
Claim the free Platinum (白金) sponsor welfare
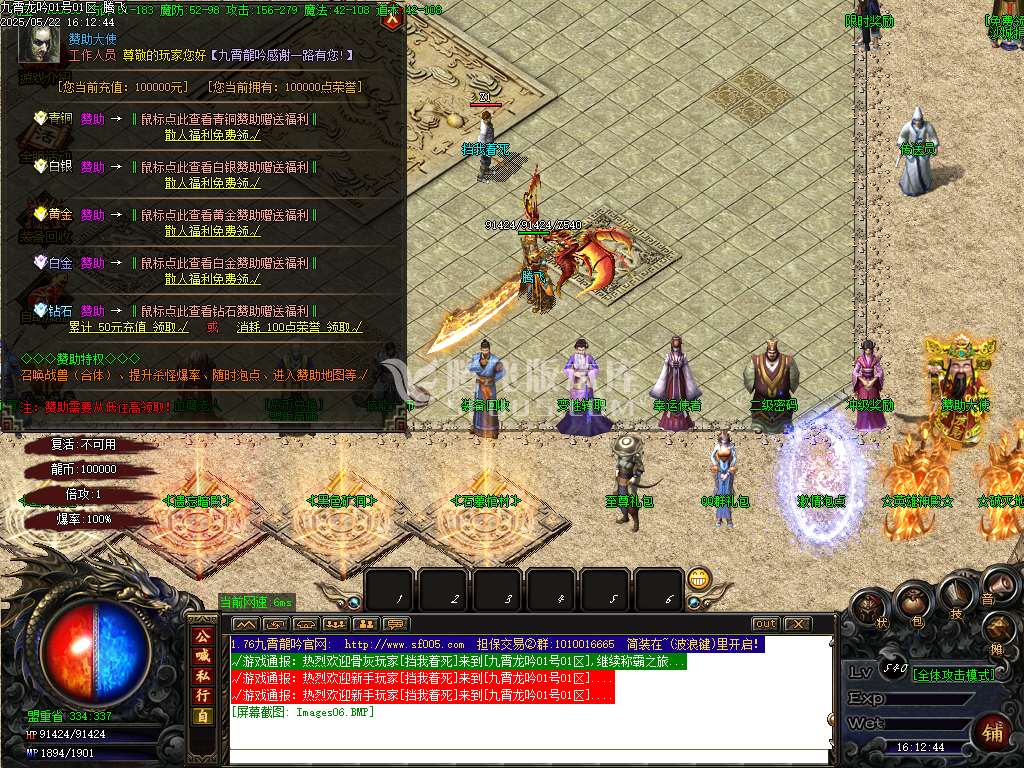tap(212, 279)
